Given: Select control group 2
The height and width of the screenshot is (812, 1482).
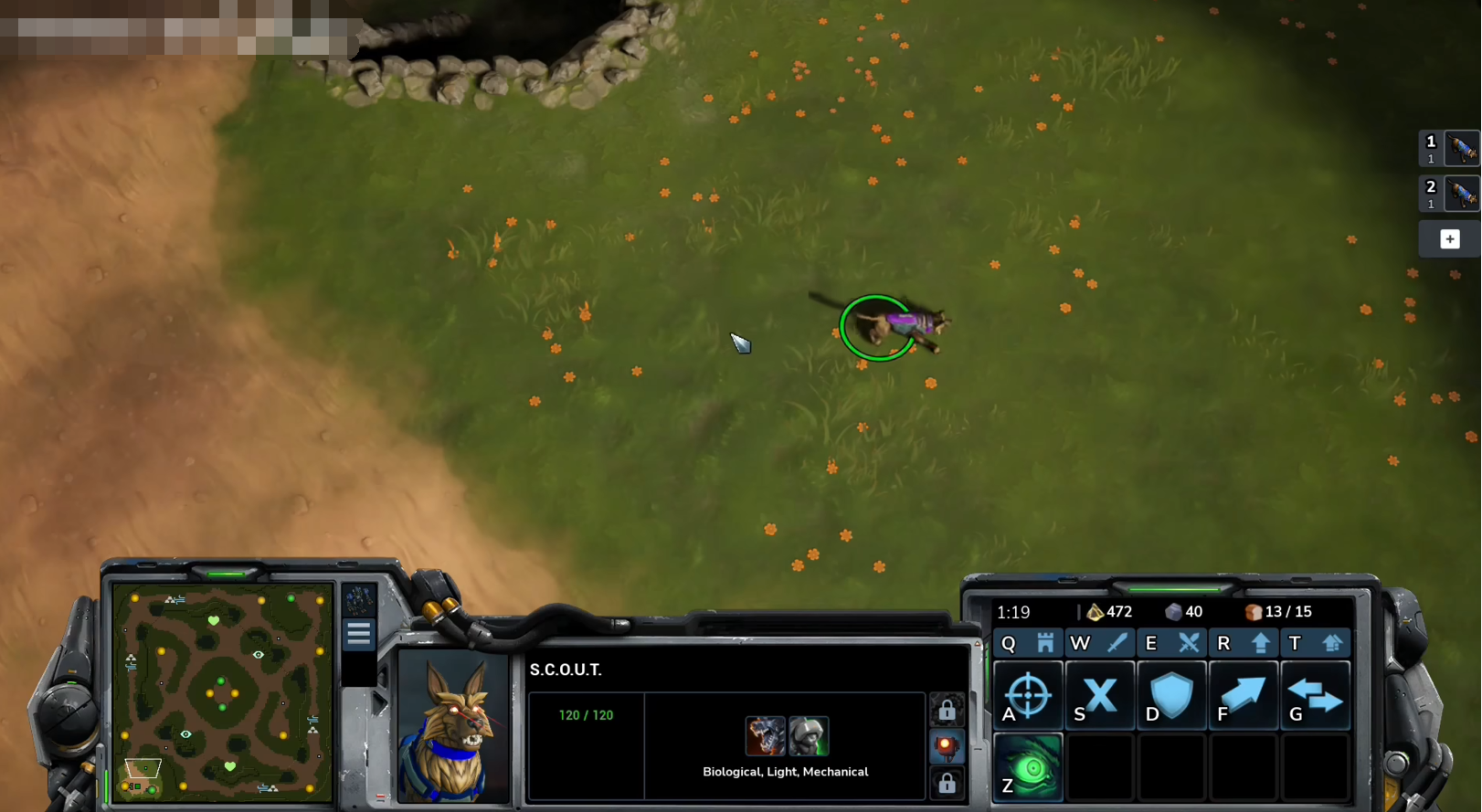Looking at the screenshot, I should coord(1448,193).
